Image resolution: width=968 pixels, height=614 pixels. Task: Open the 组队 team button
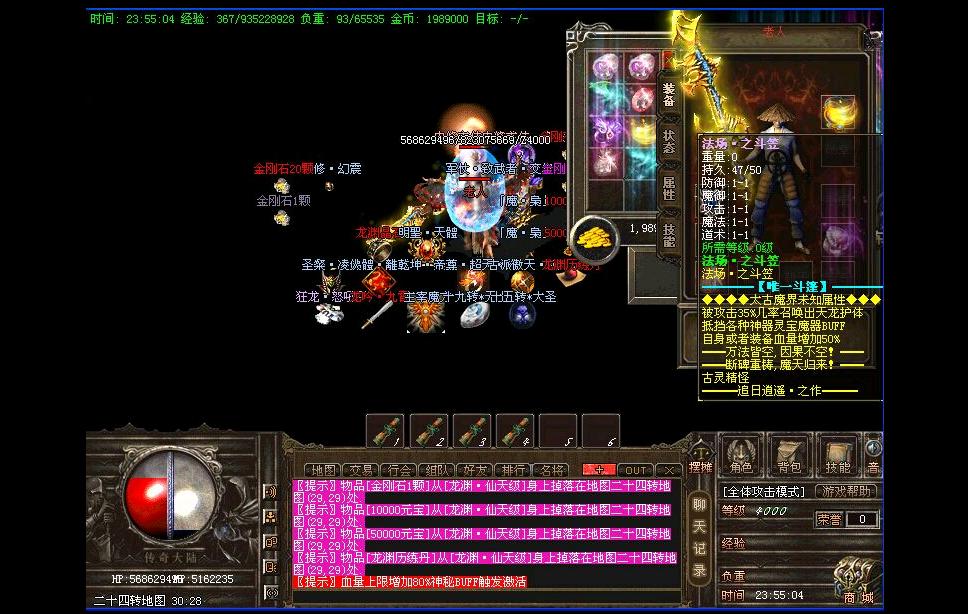point(437,470)
